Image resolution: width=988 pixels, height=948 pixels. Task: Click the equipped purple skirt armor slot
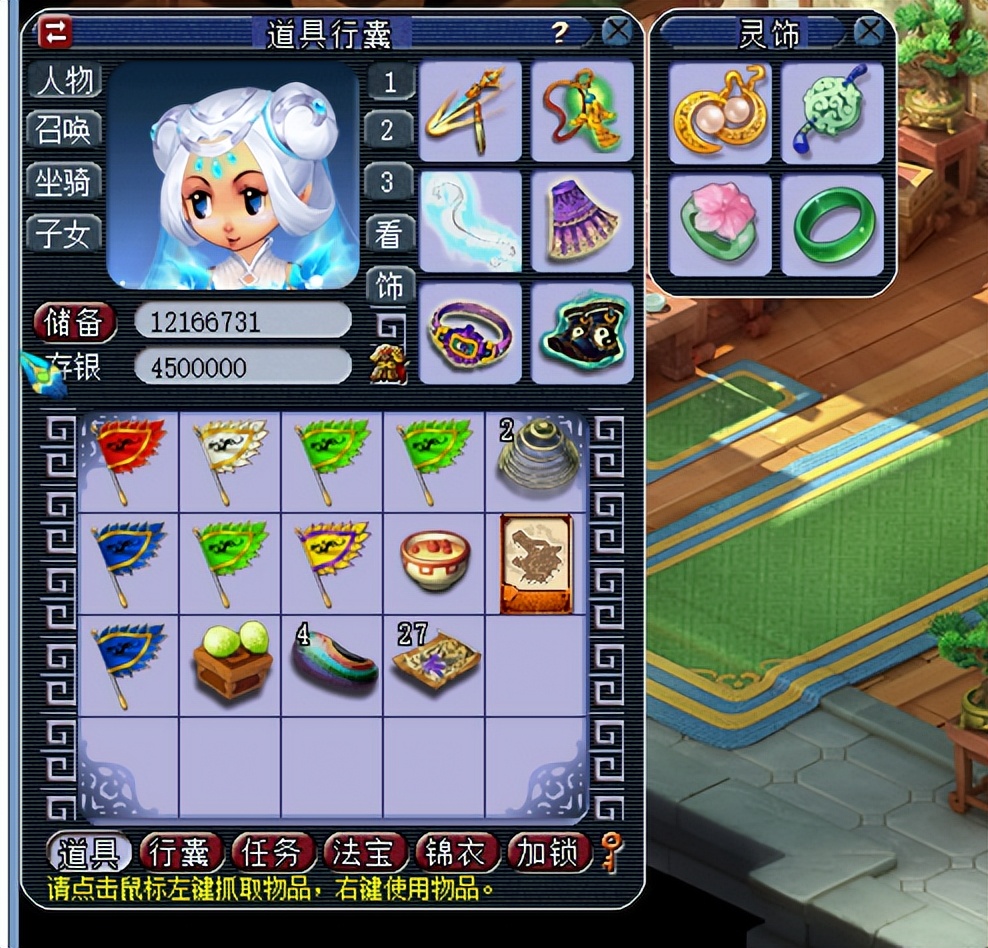pos(582,221)
